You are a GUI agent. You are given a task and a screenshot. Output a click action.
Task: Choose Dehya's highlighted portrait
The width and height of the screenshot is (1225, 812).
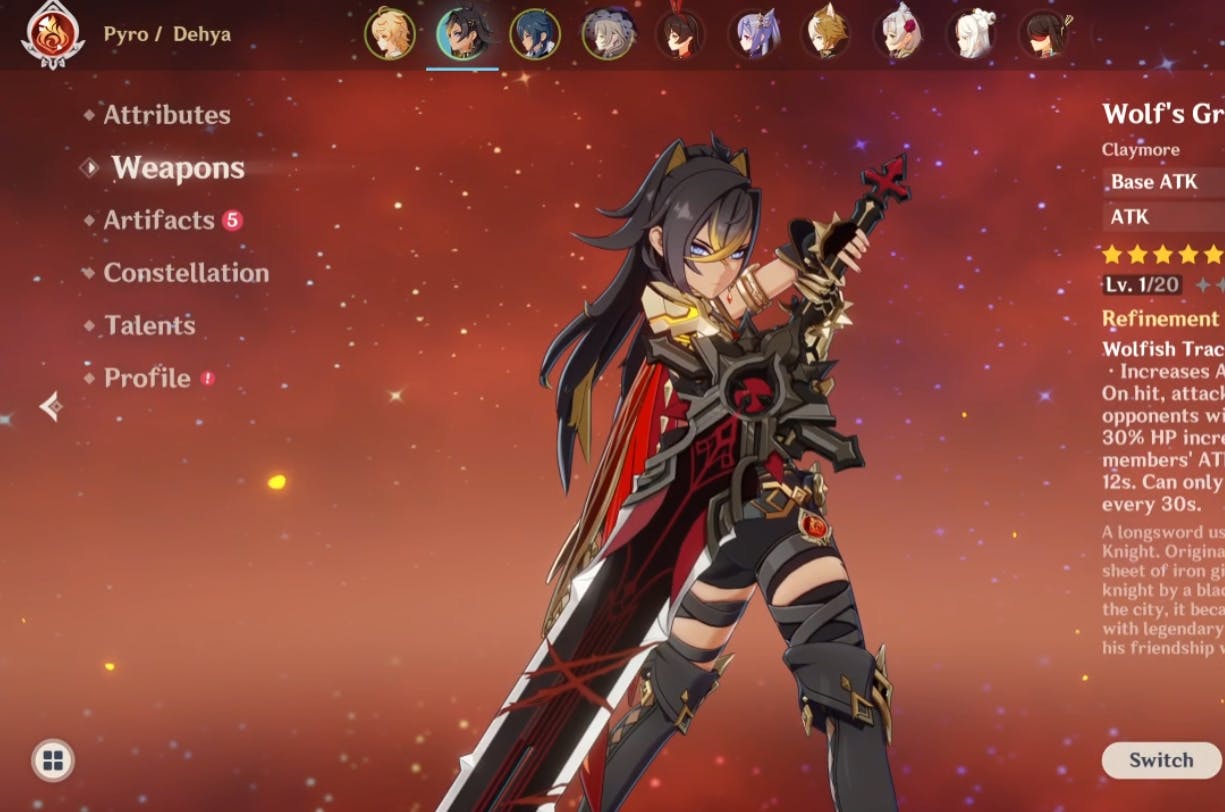point(462,34)
